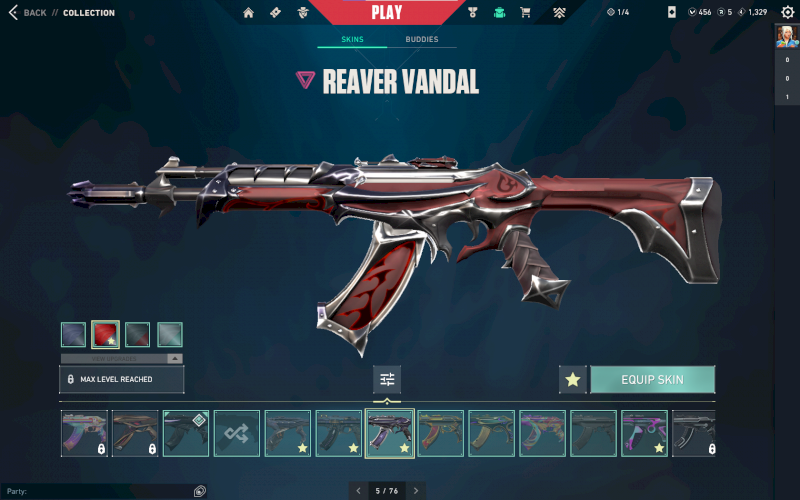The image size is (800, 500).
Task: Go to the next skin page arrow
Action: (416, 490)
